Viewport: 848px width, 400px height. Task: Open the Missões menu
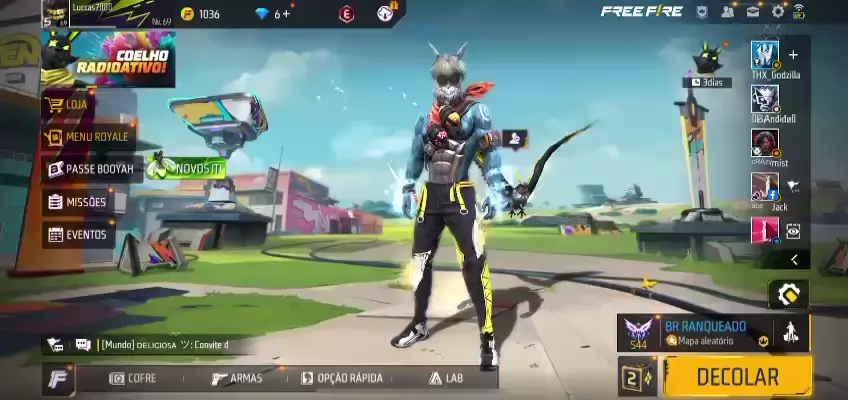[77, 202]
